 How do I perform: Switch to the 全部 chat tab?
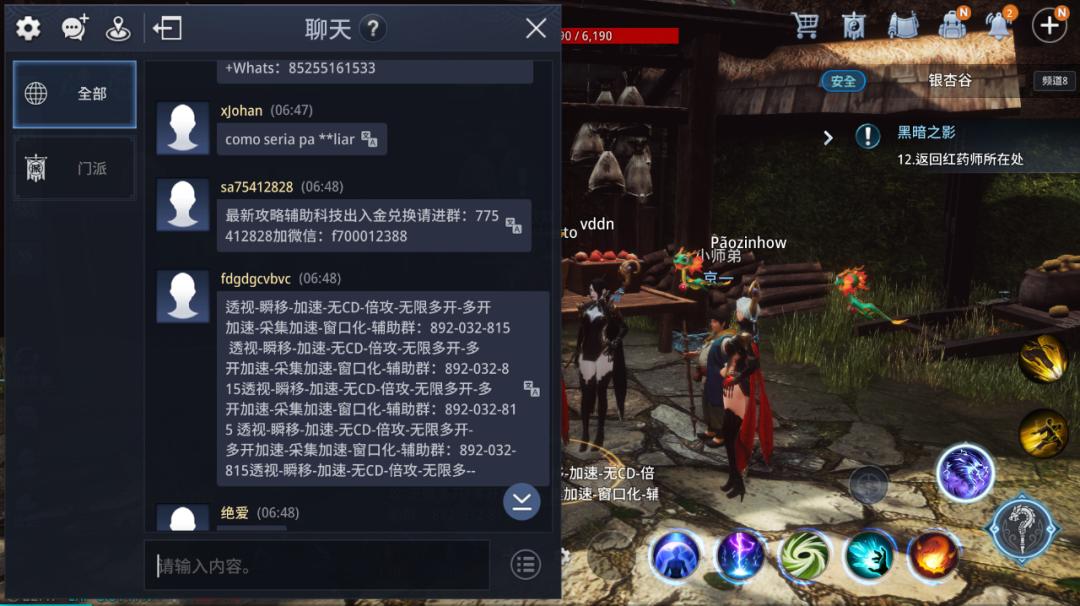75,94
